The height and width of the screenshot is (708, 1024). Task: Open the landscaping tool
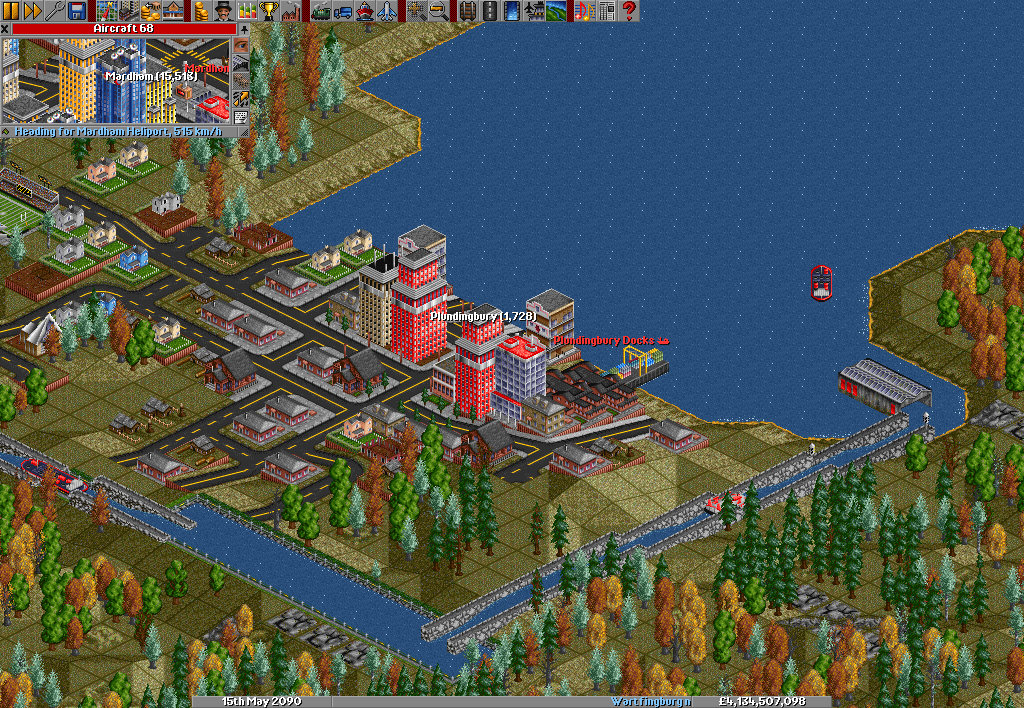tap(556, 11)
